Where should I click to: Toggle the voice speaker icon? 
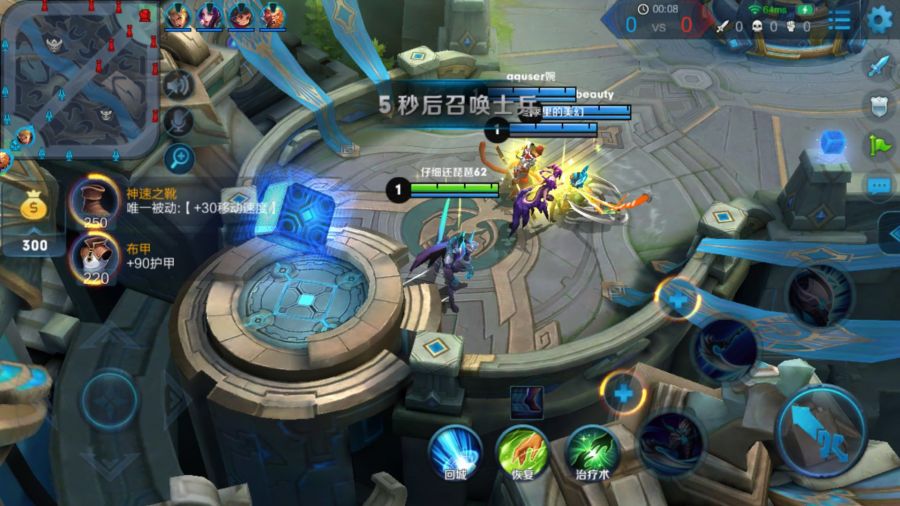coord(178,86)
